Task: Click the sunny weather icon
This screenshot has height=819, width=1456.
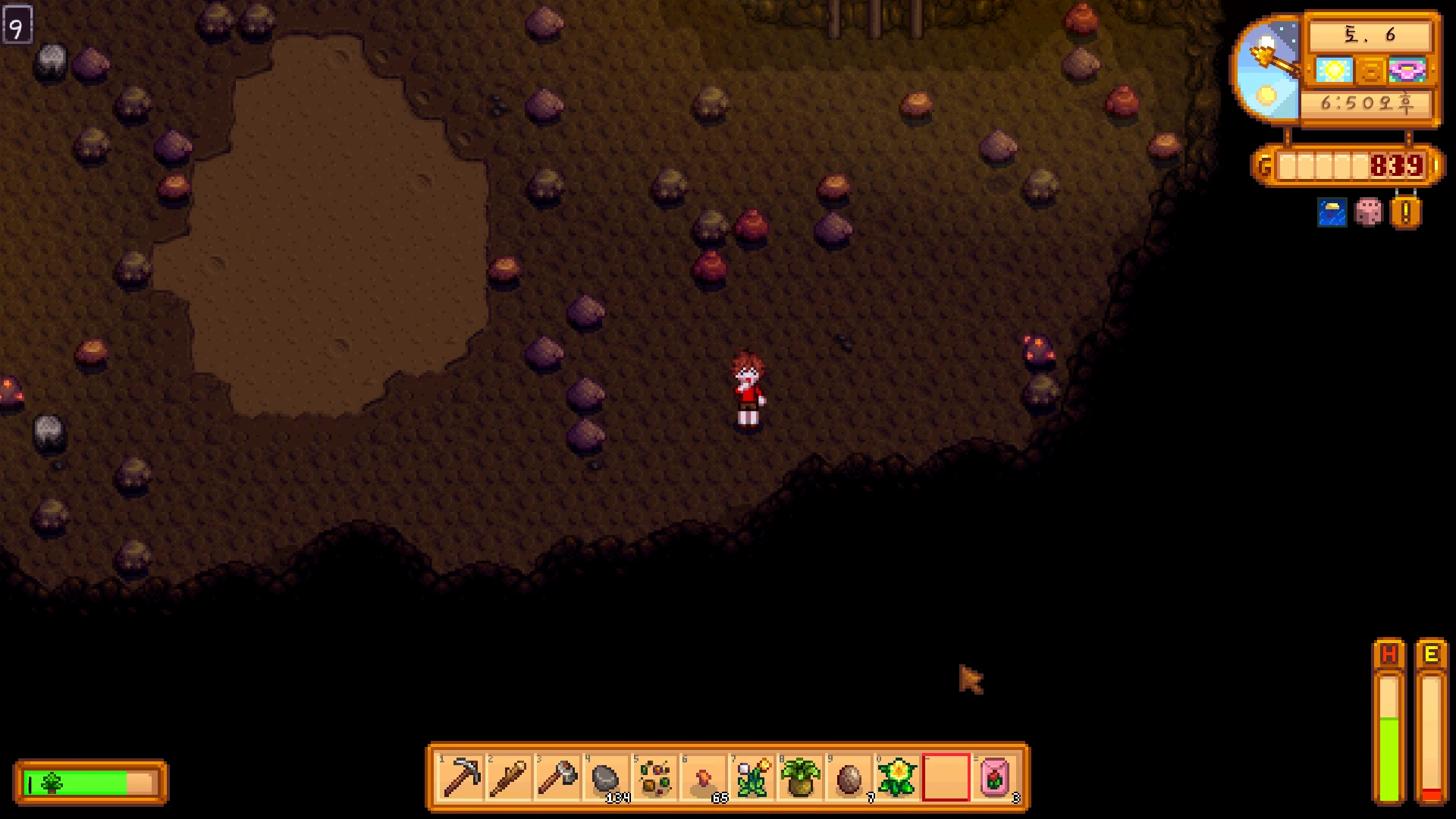Action: 1334,71
